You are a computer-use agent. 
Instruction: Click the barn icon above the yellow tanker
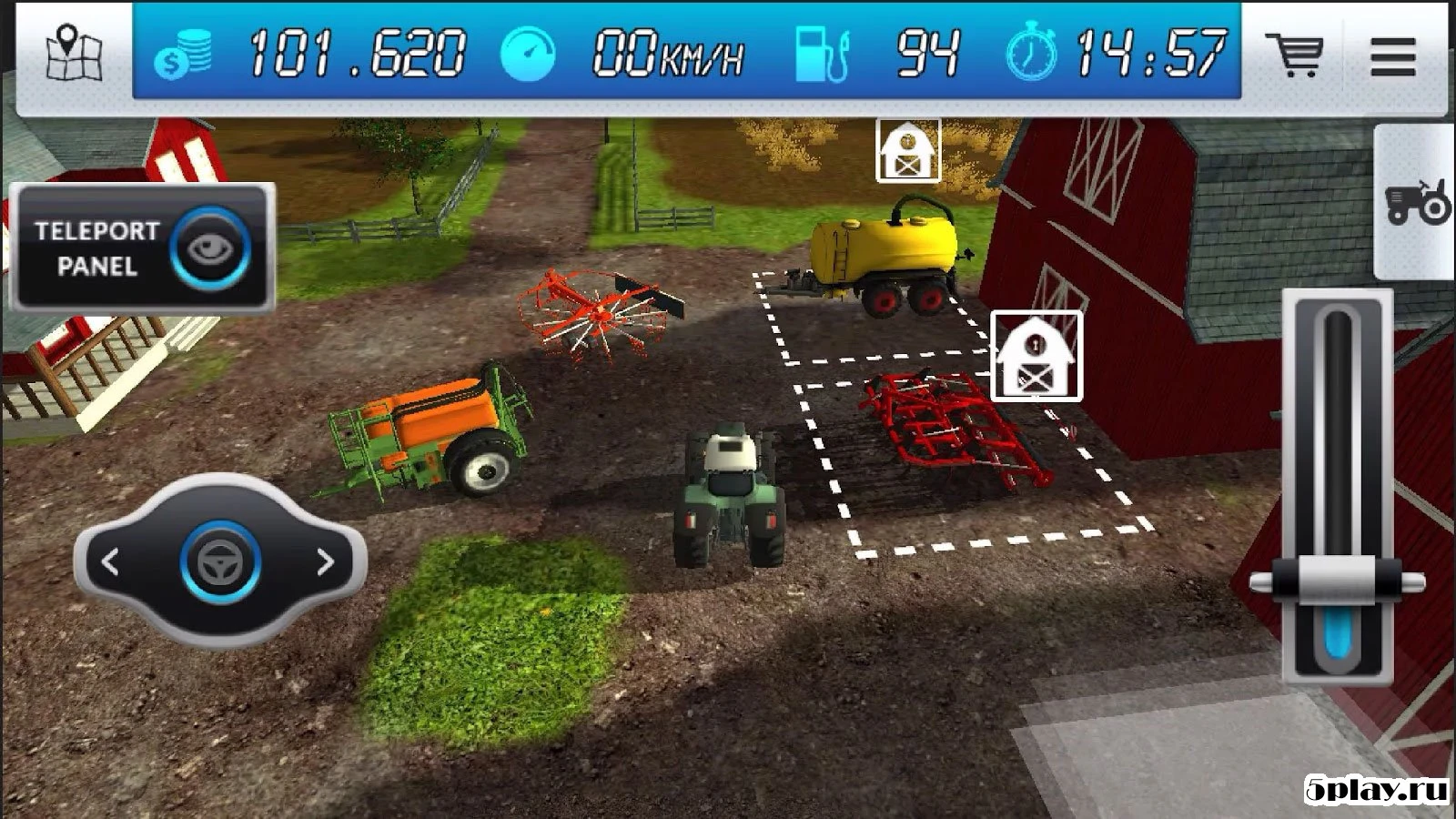click(906, 150)
